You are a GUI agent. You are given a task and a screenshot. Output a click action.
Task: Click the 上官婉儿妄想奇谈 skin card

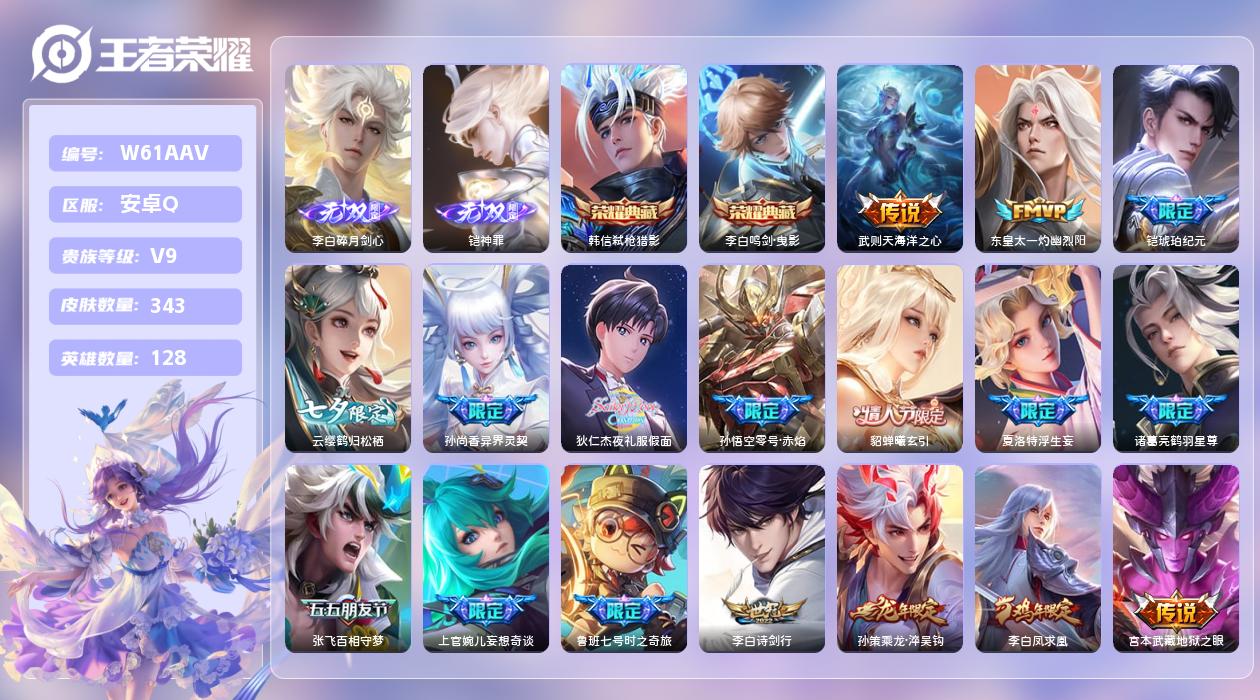(x=486, y=558)
